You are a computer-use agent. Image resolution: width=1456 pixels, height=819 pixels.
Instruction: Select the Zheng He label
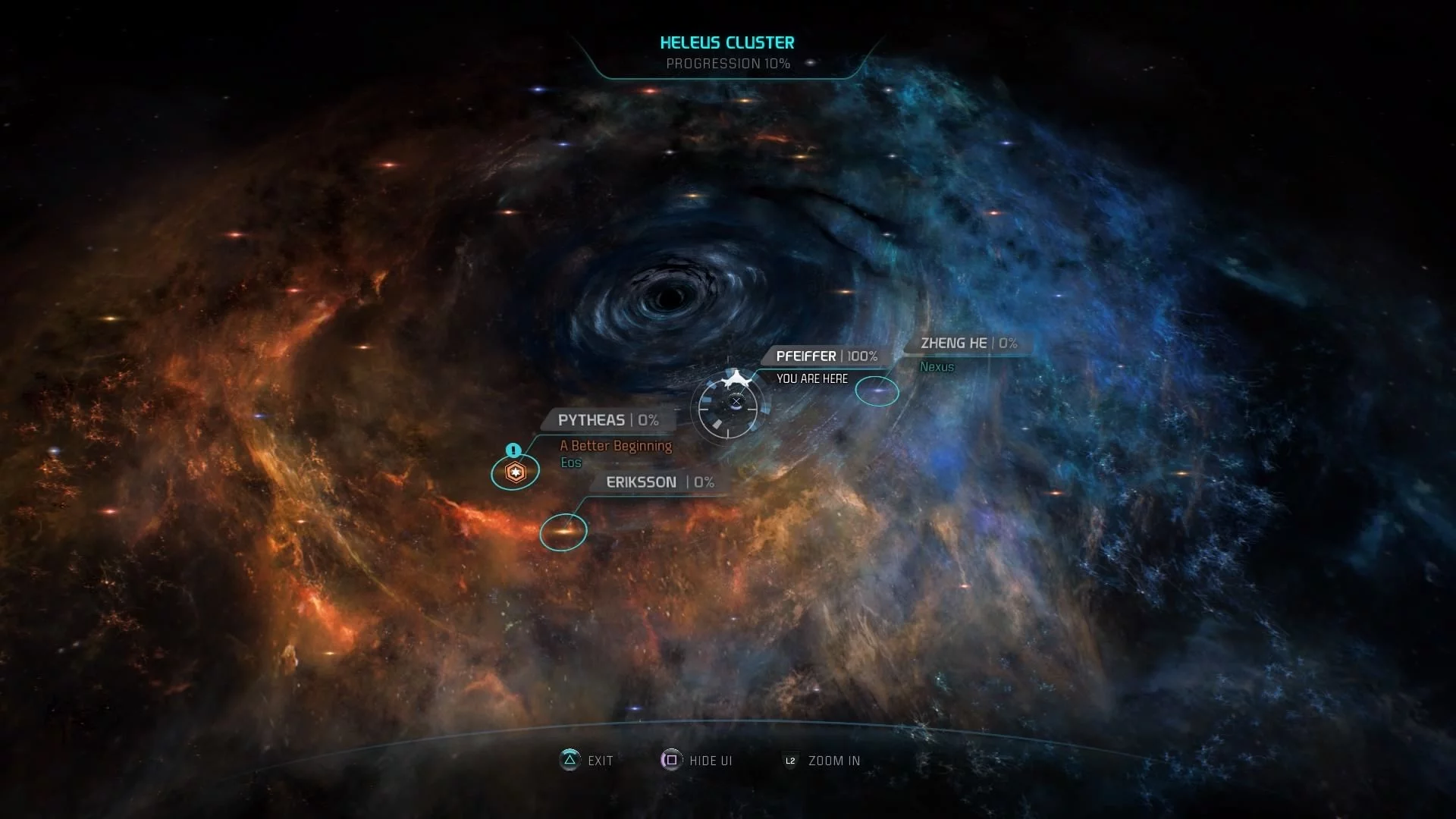click(968, 344)
